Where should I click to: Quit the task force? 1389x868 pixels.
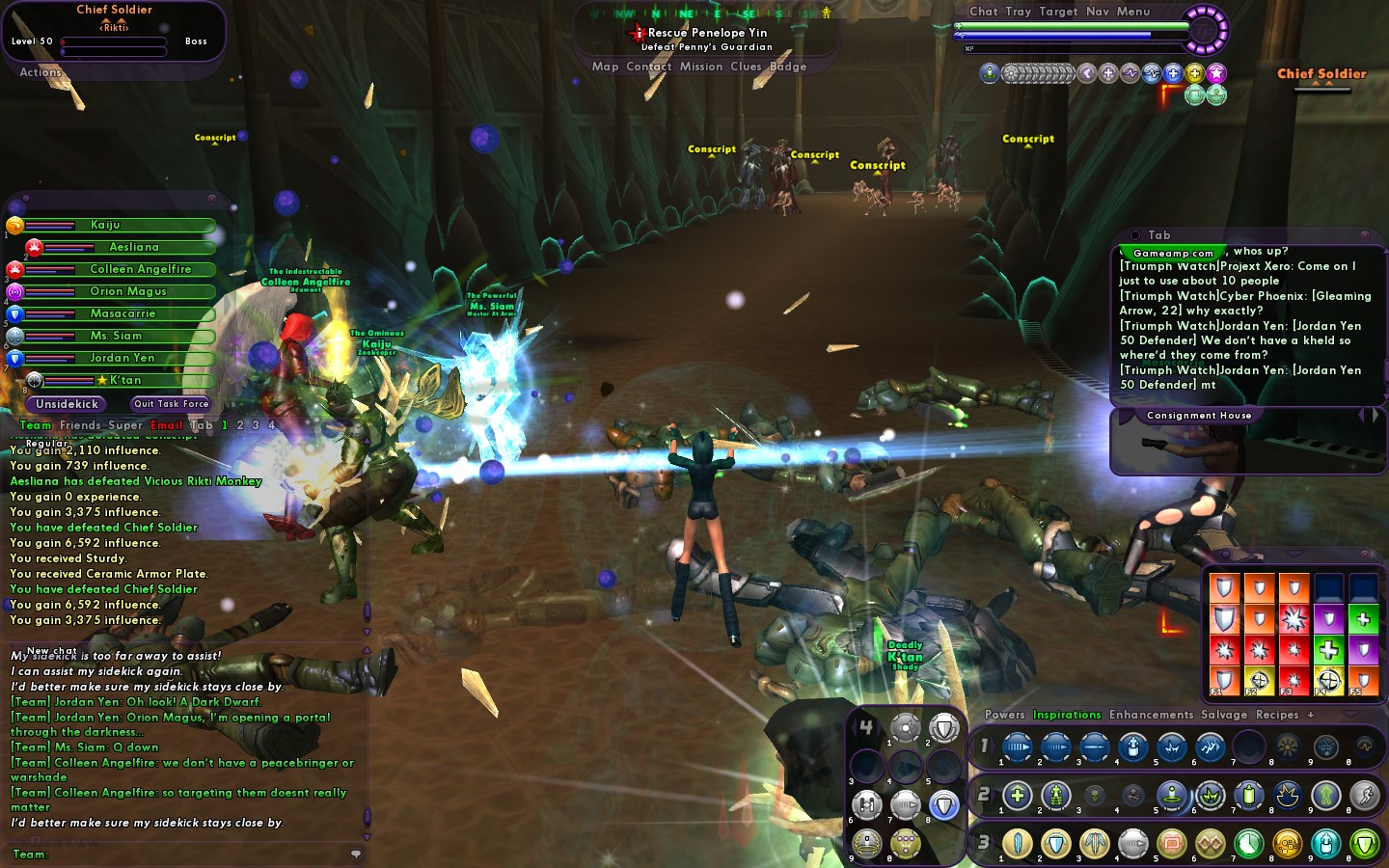click(x=171, y=404)
